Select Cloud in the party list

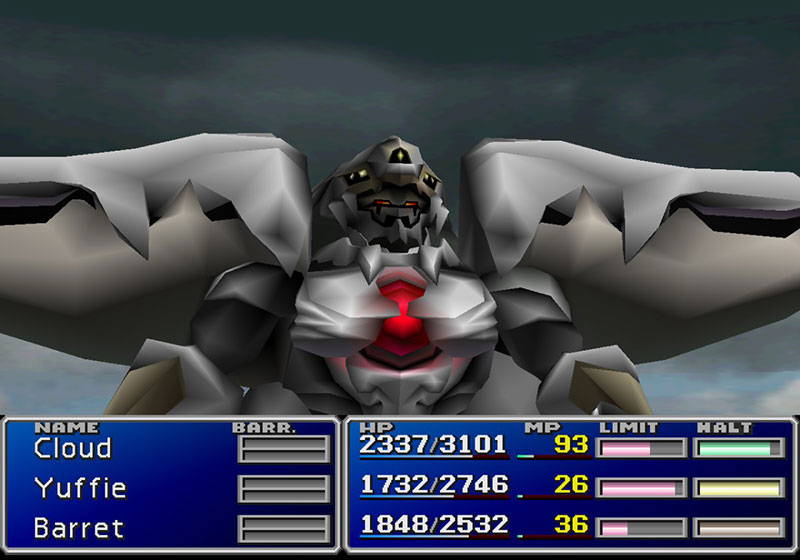tap(72, 448)
